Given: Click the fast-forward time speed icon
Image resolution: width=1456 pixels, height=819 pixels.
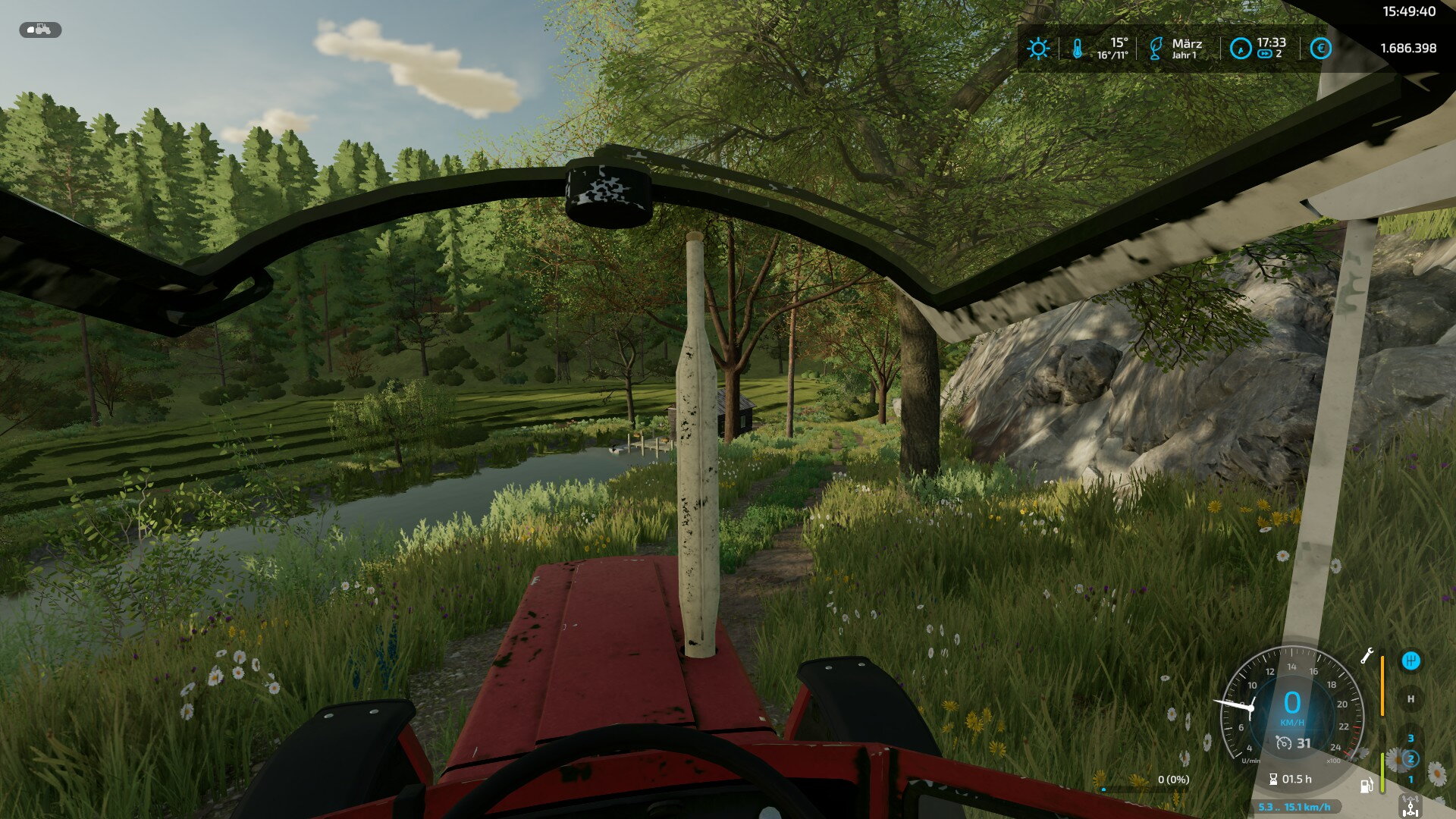Looking at the screenshot, I should 1264,55.
